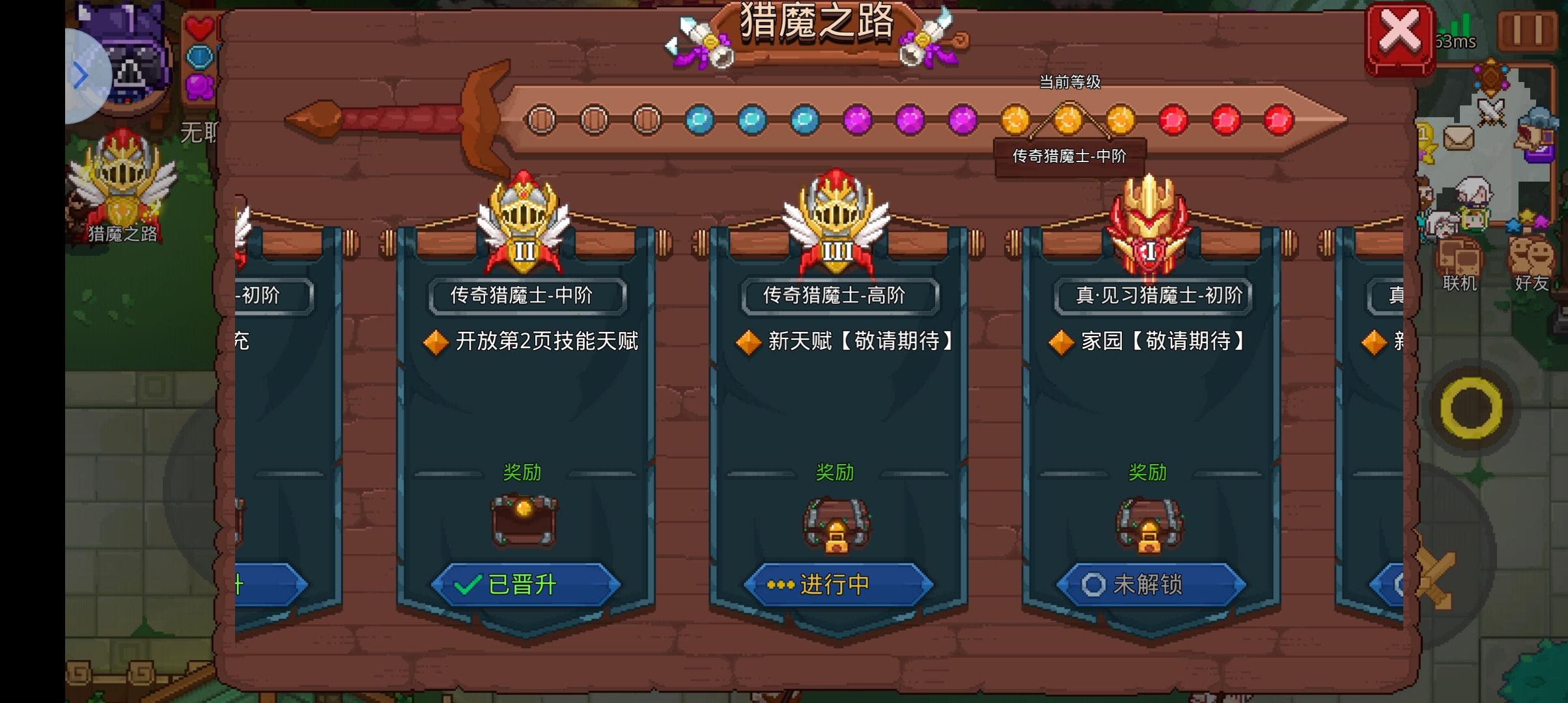Click the 未解锁 locked button
This screenshot has width=1568, height=703.
tap(1151, 584)
